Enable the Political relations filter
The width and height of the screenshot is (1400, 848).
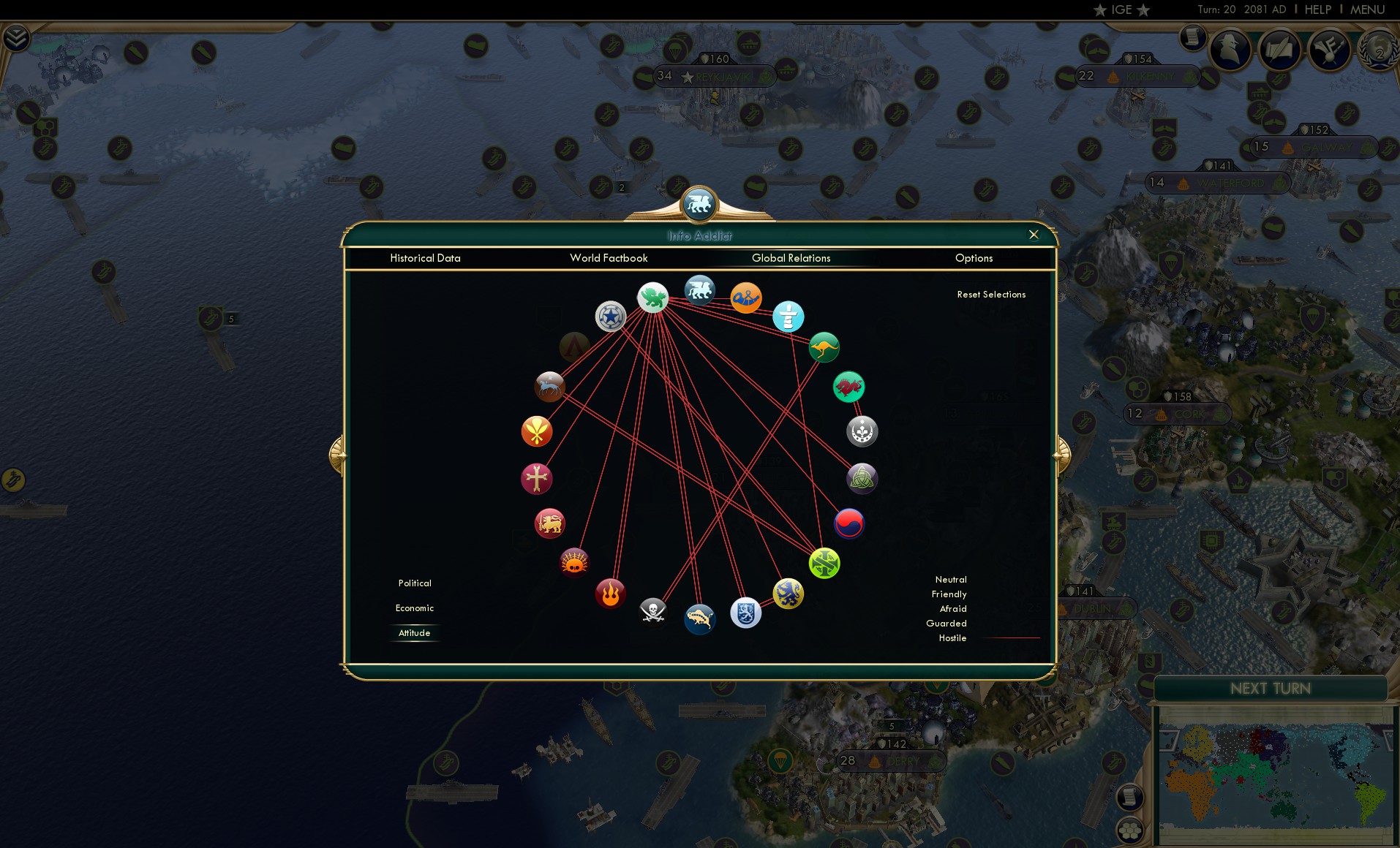point(414,583)
